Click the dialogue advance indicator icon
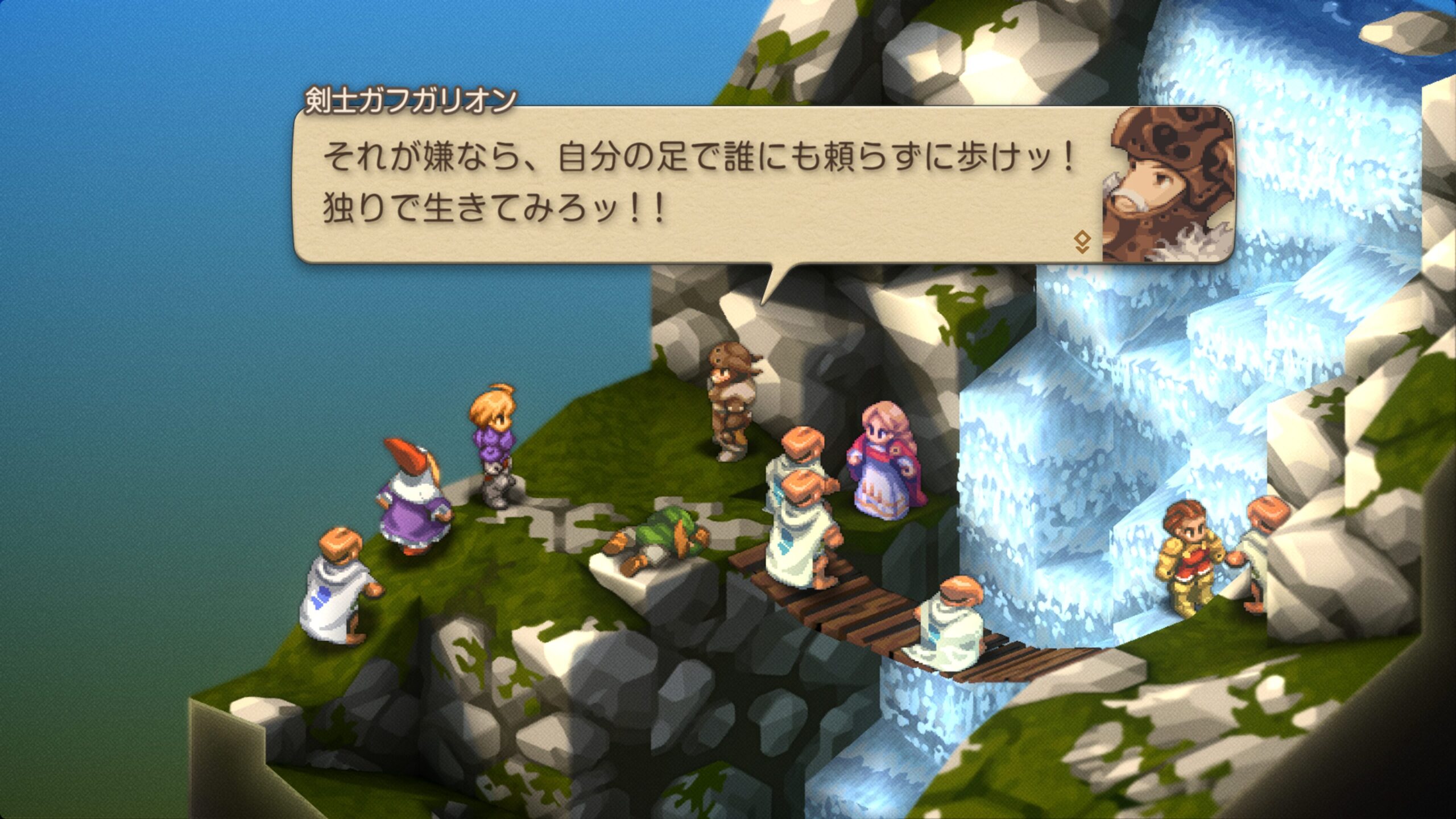This screenshot has width=1456, height=819. [1082, 242]
